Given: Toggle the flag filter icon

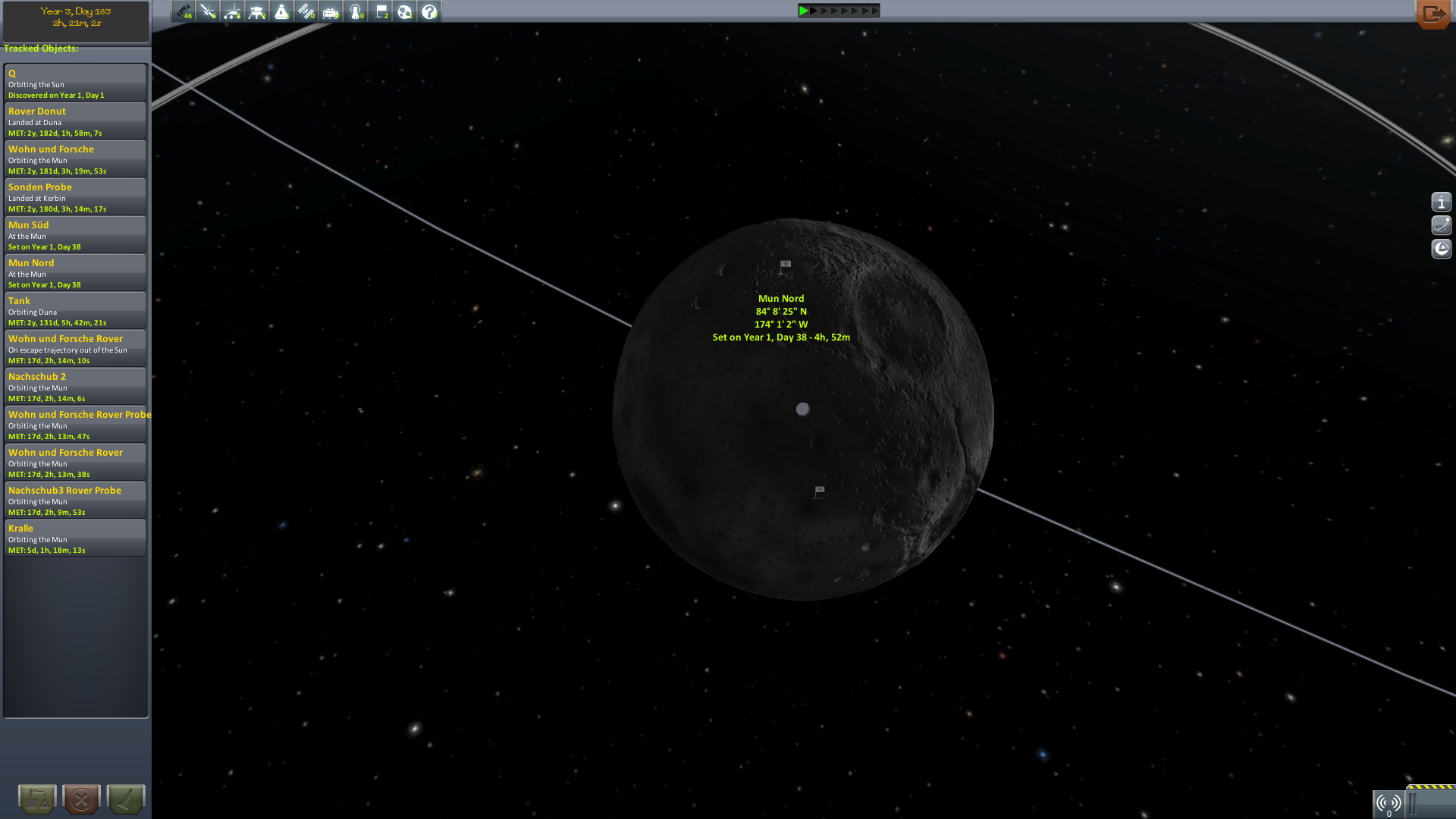Looking at the screenshot, I should [381, 11].
